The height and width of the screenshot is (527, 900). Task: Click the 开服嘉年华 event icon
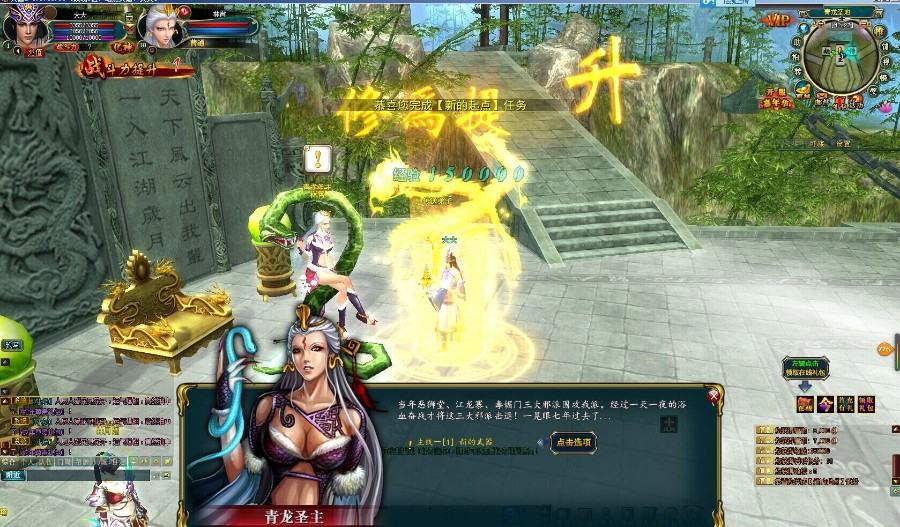click(776, 98)
